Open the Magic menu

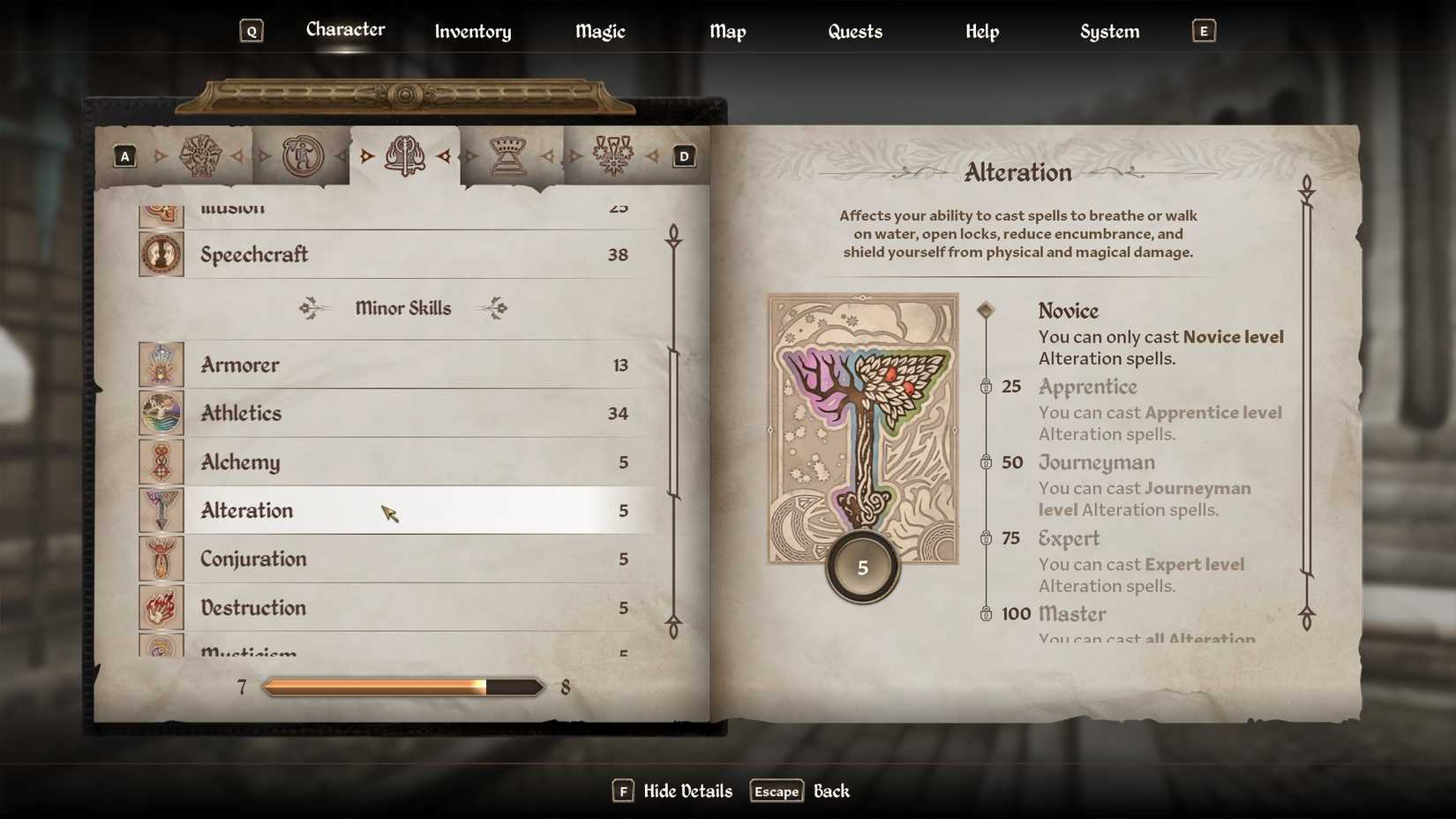point(599,31)
